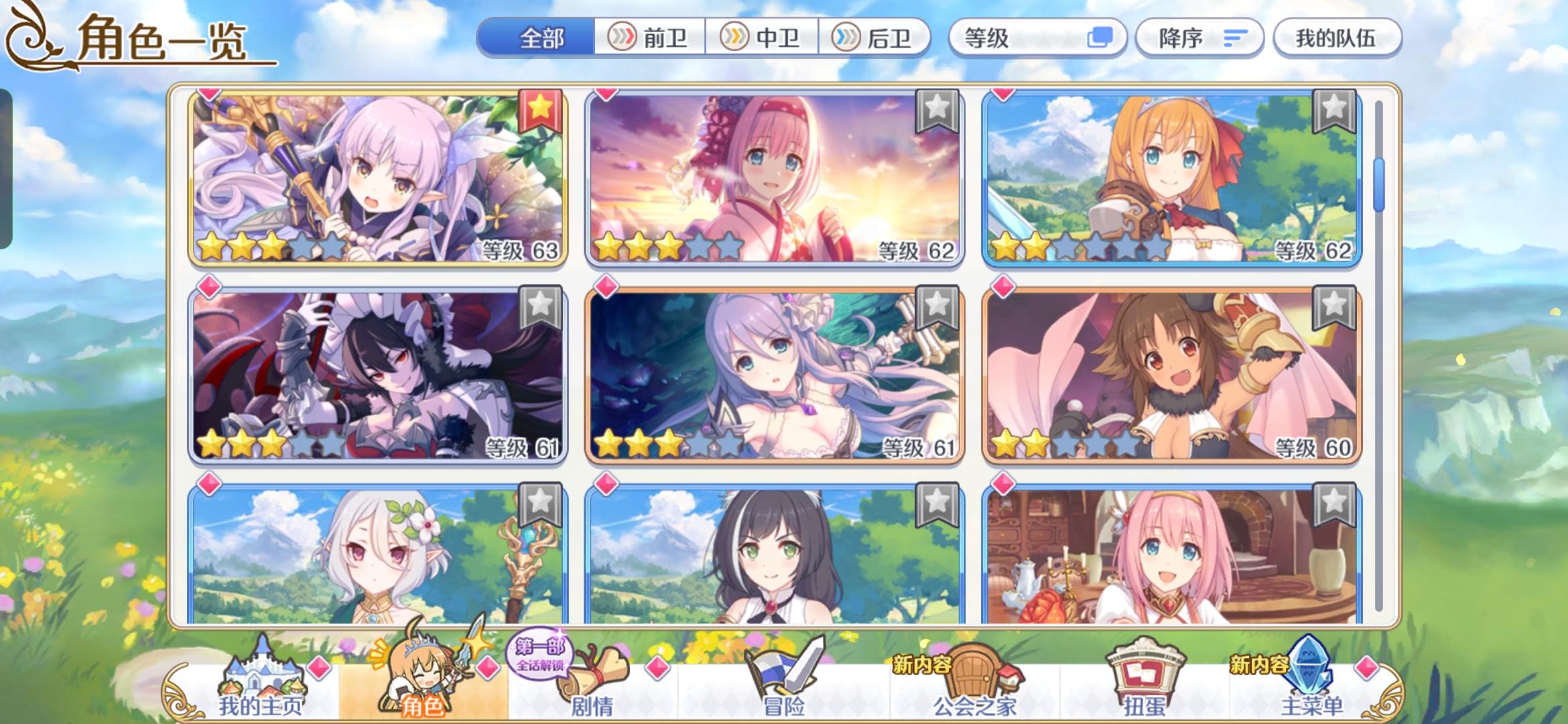
Task: Open 我的队伍 my teams button
Action: coord(1337,38)
